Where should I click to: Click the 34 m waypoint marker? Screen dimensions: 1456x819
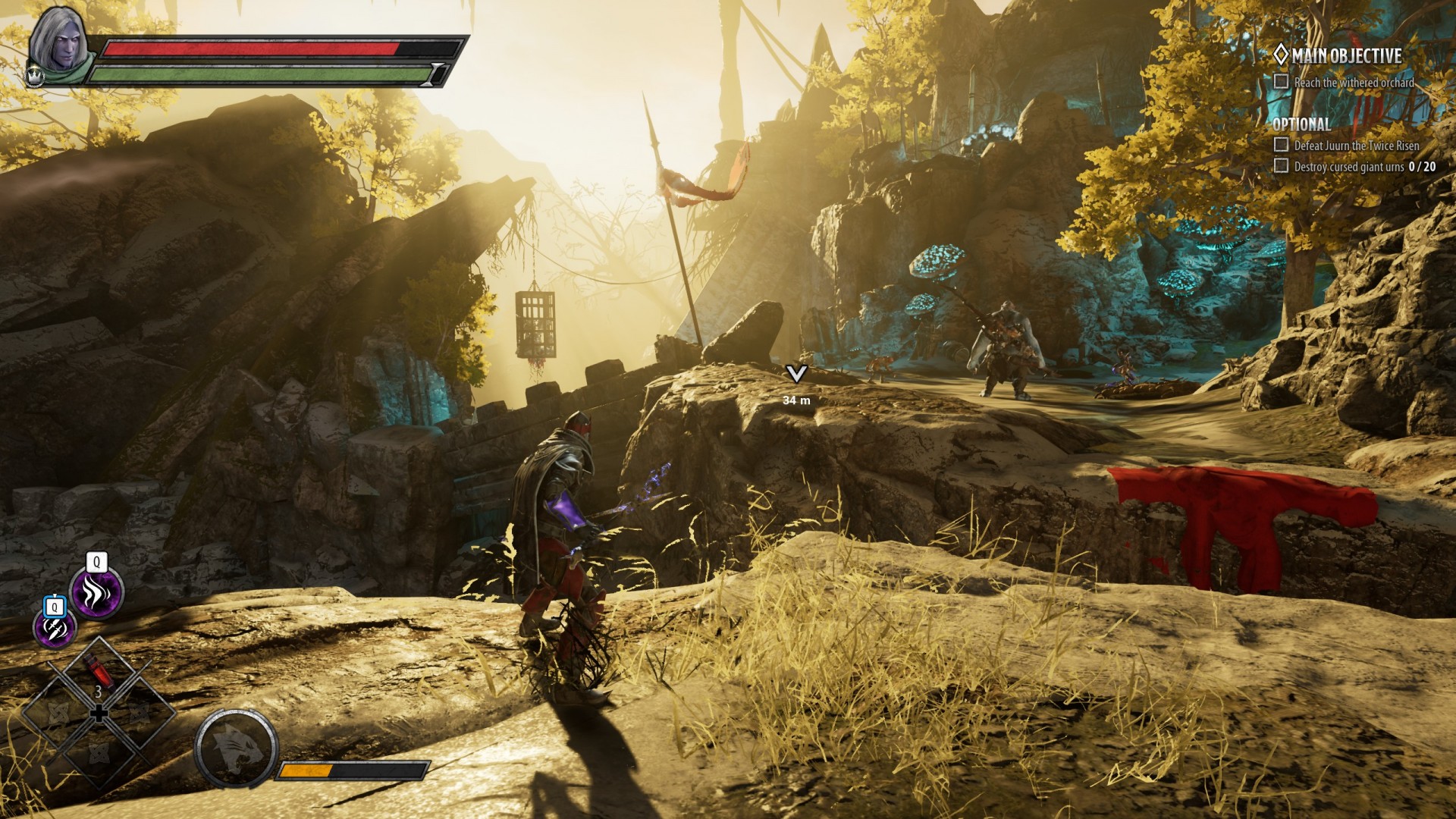(796, 375)
